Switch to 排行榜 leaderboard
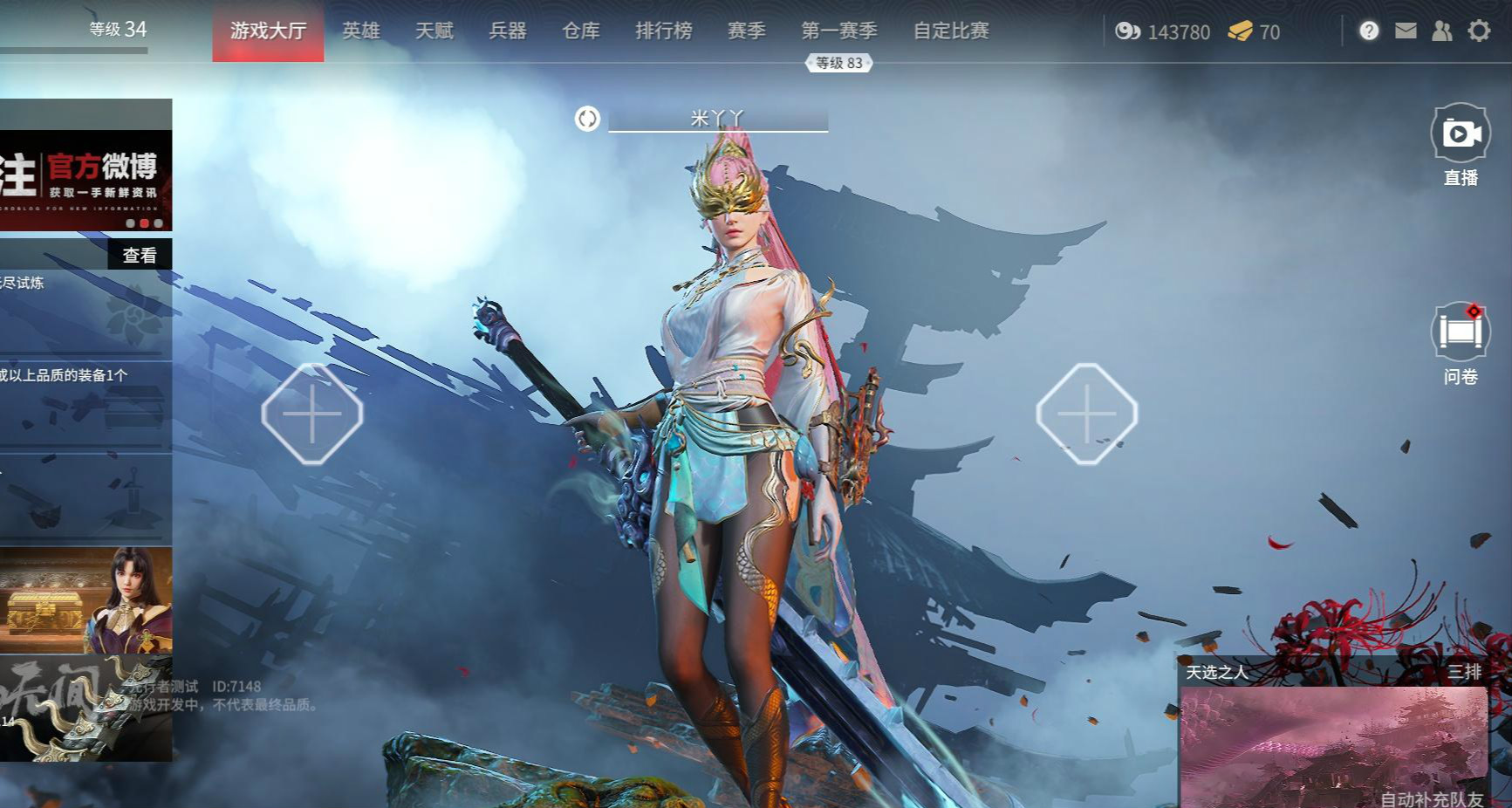The height and width of the screenshot is (808, 1512). click(664, 31)
